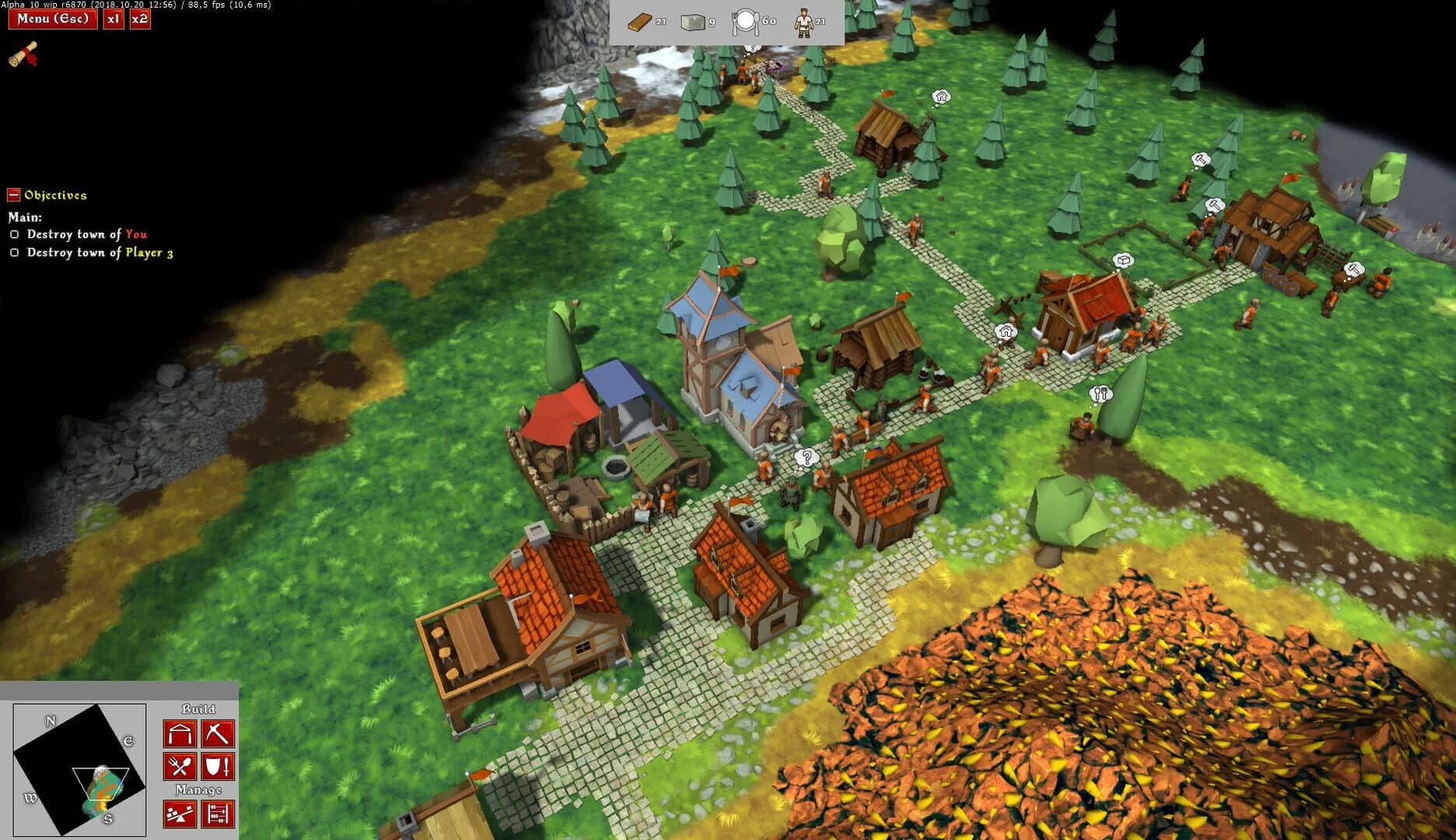Check the Destroy town of Player 3 objective
Viewport: 1456px width, 840px height.
tap(13, 253)
